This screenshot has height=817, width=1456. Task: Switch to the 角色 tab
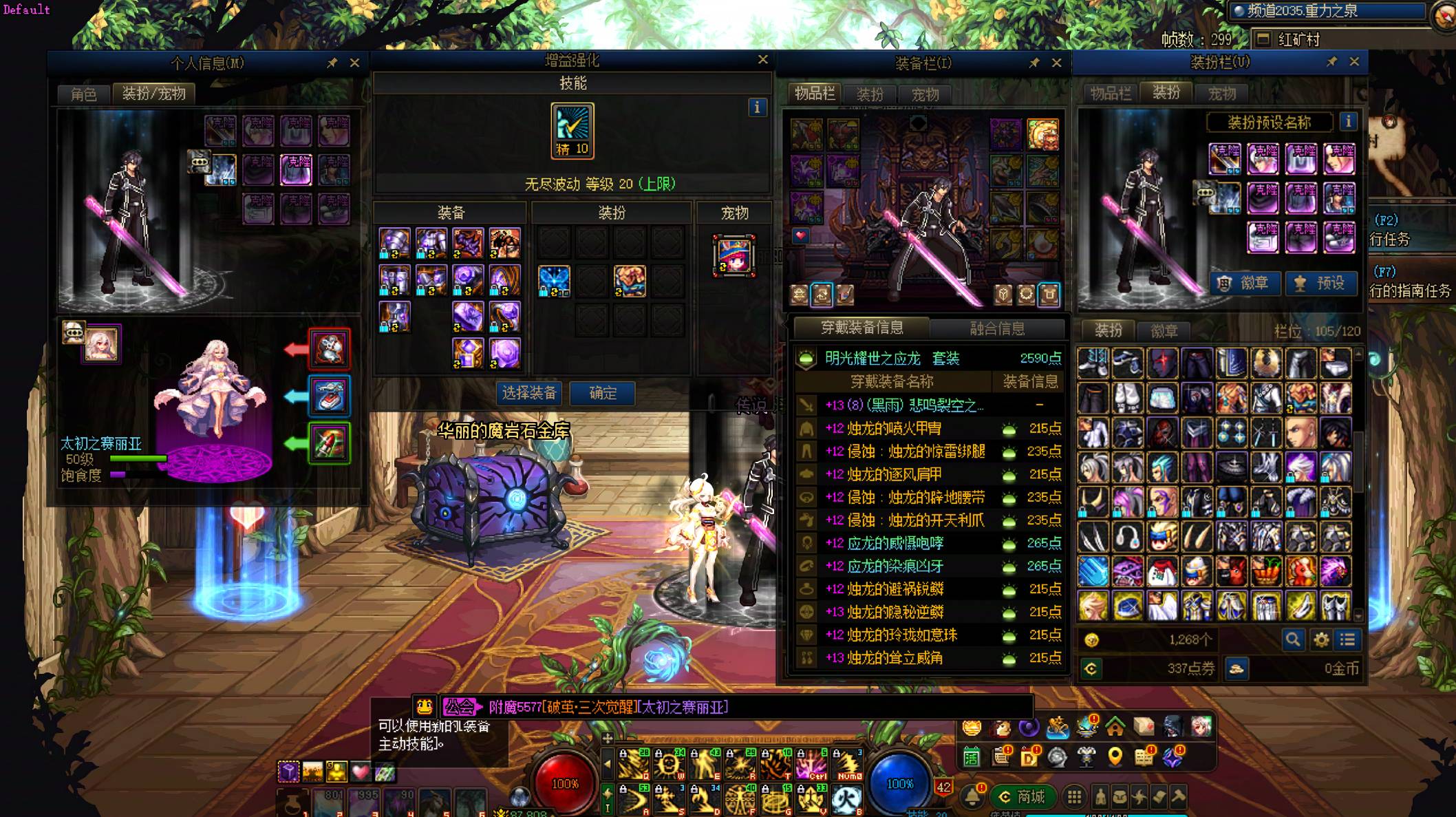(84, 94)
